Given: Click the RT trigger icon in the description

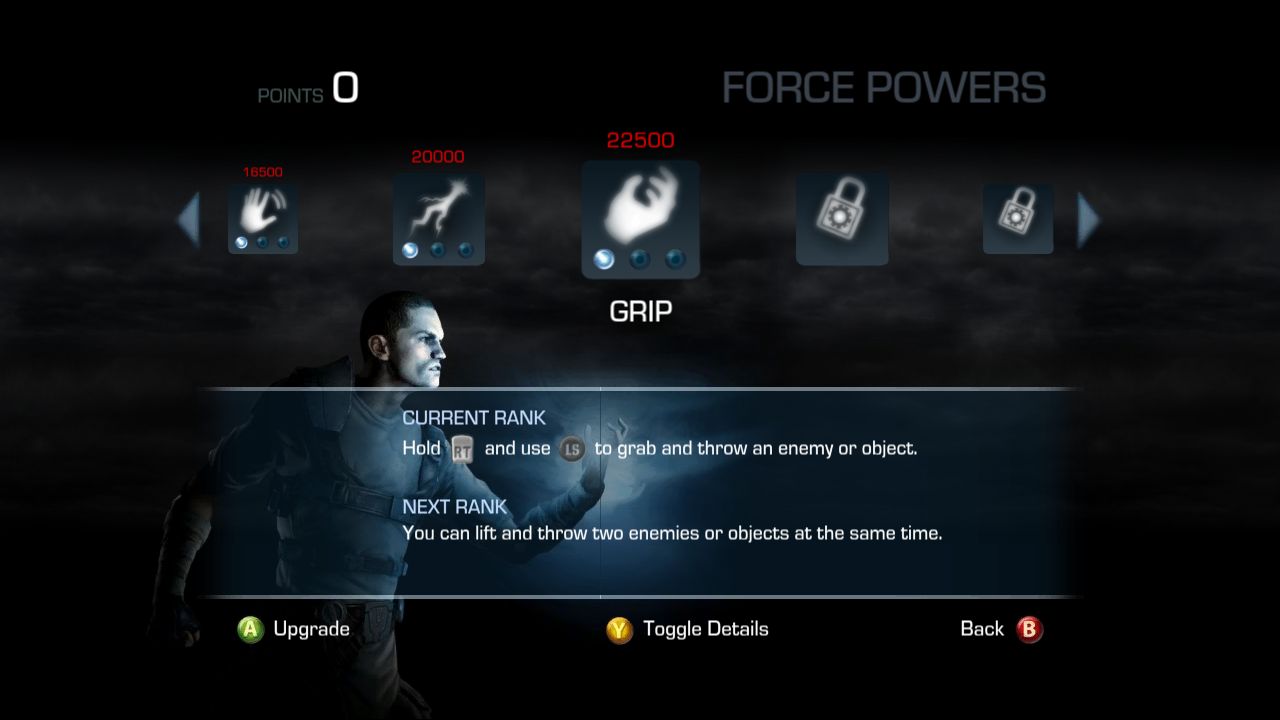Looking at the screenshot, I should [463, 448].
